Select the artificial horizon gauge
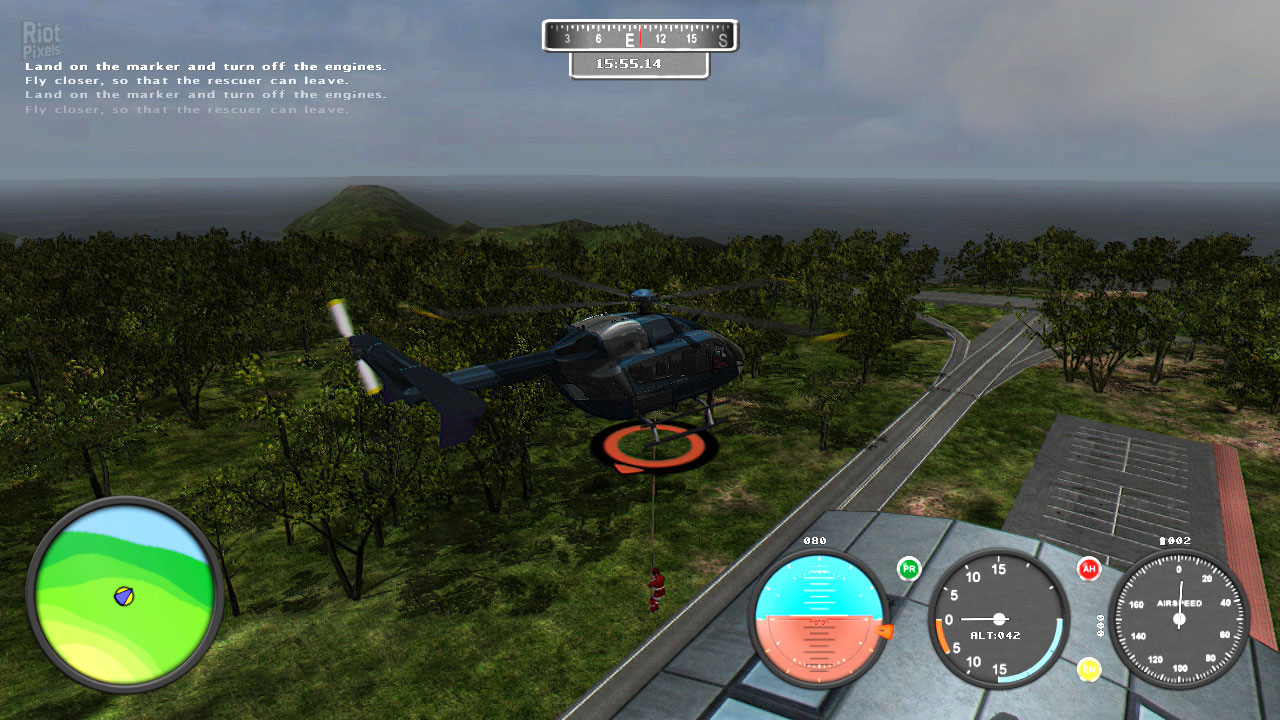 tap(819, 618)
